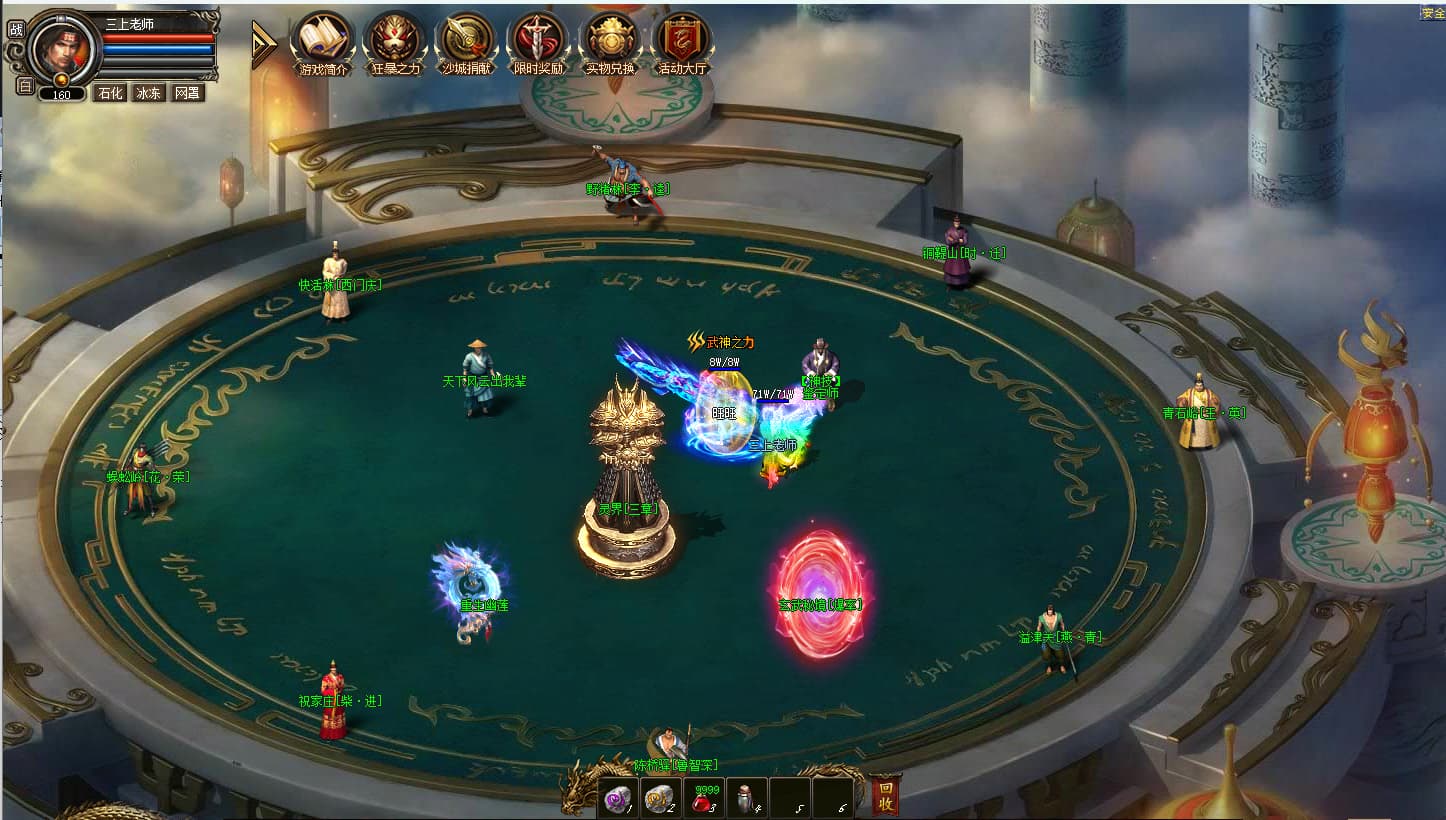Toggle the 战 mode button
Viewport: 1446px width, 820px height.
tap(15, 29)
